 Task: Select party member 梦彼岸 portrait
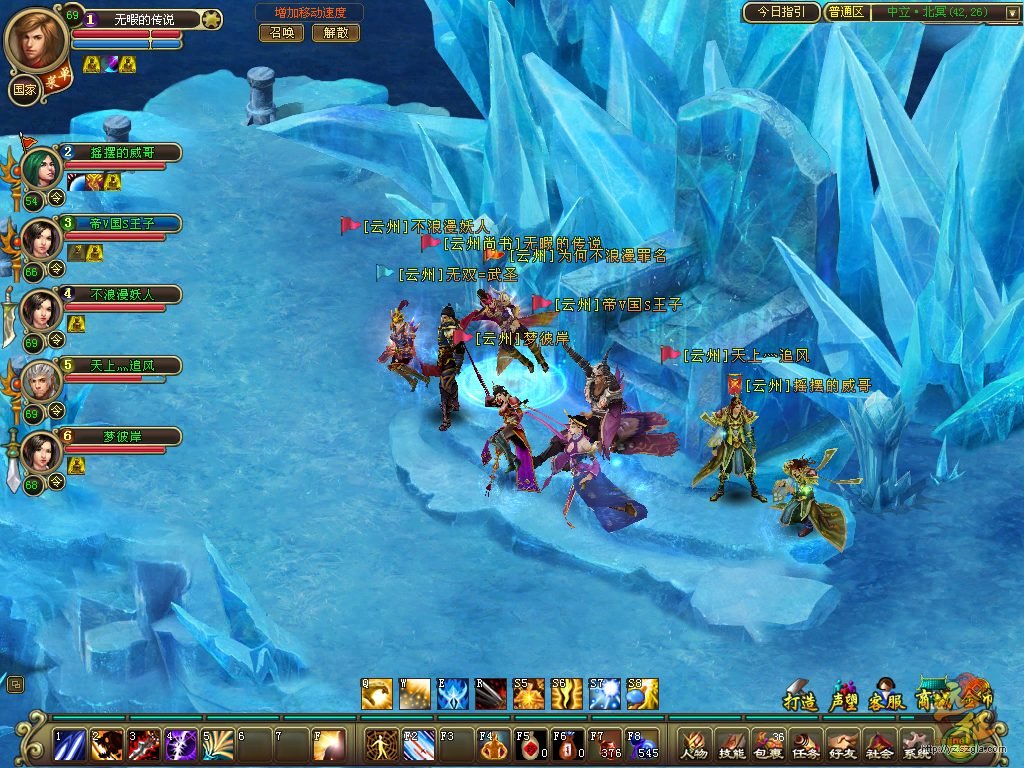[42, 452]
